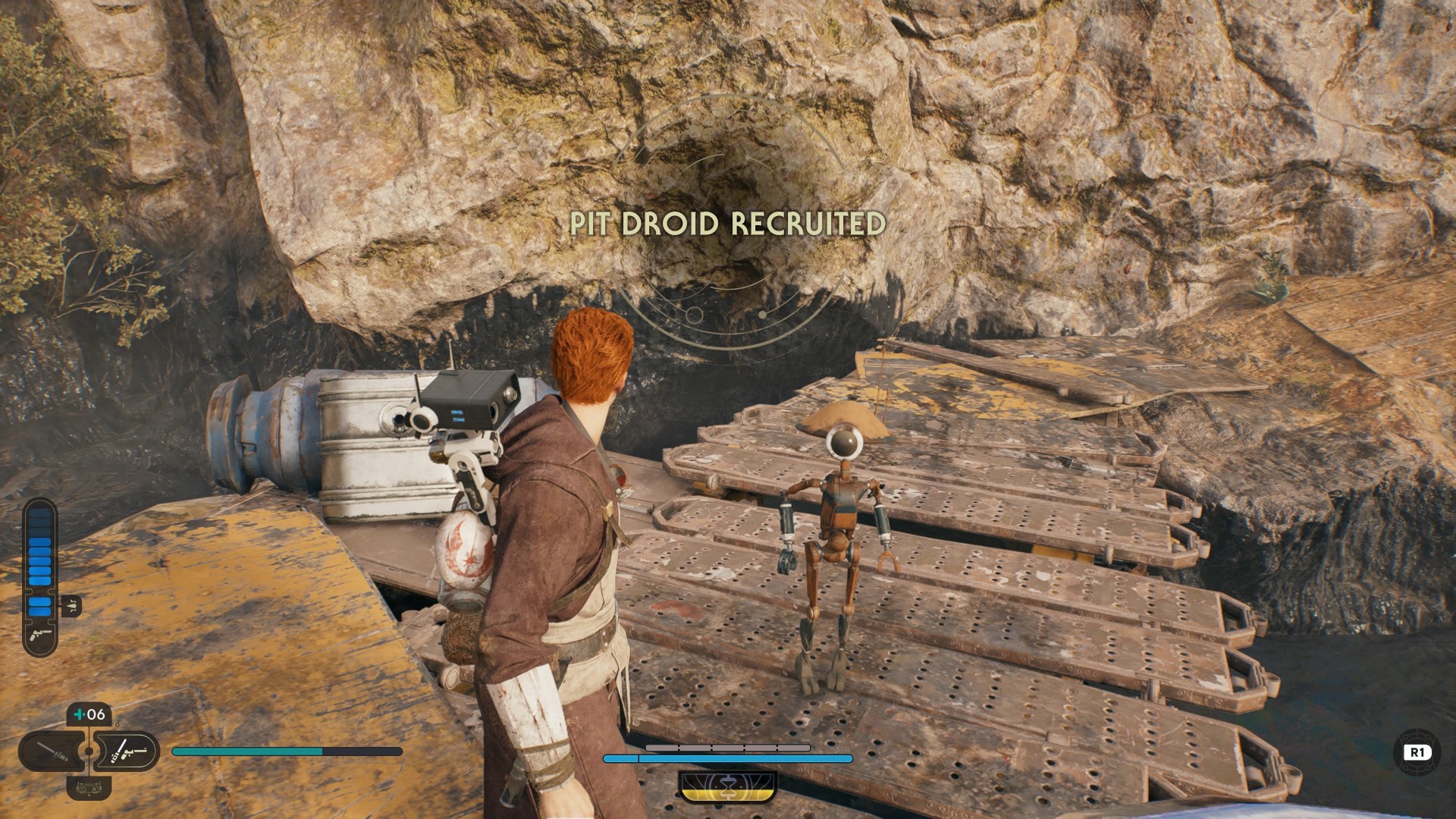
Task: Select the lightsaber stance icon
Action: [x=51, y=752]
